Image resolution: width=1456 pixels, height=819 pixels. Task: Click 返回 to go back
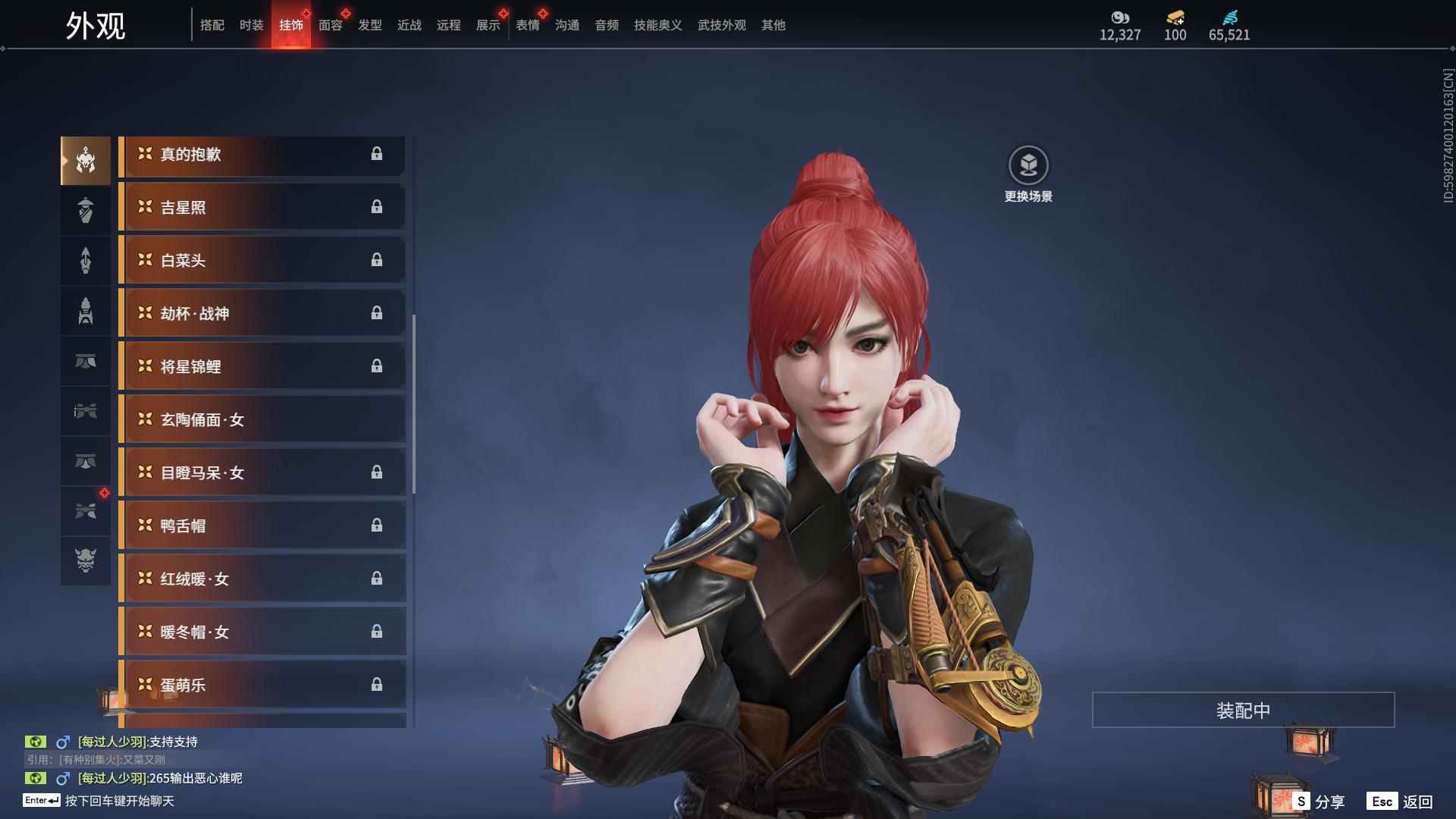tap(1401, 802)
